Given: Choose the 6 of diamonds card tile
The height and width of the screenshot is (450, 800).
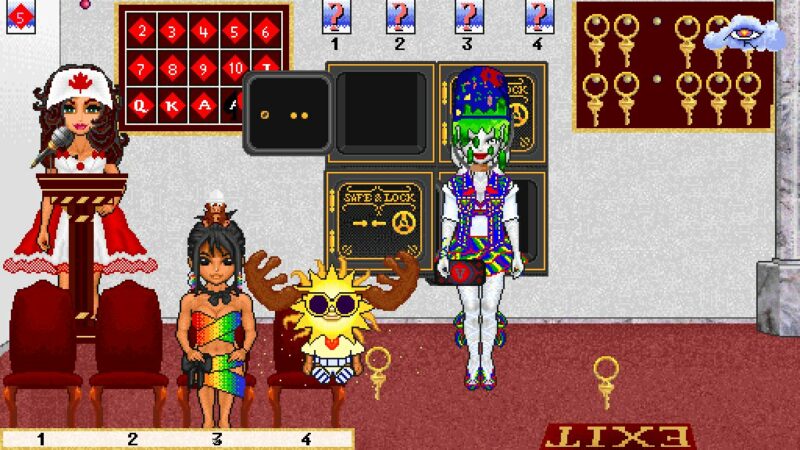Looking at the screenshot, I should [x=266, y=31].
